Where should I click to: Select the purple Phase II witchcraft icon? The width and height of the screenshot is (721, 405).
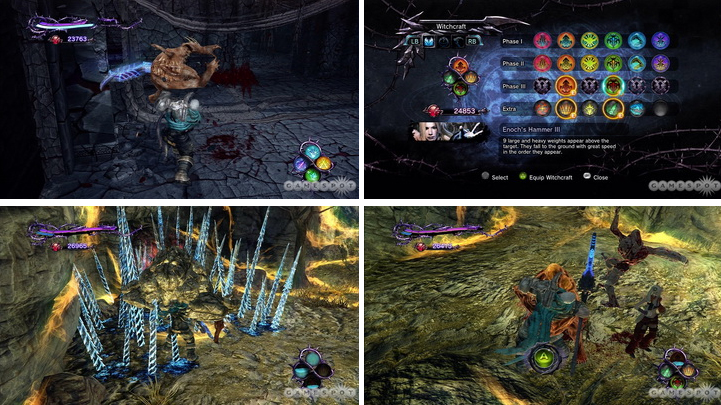[657, 64]
